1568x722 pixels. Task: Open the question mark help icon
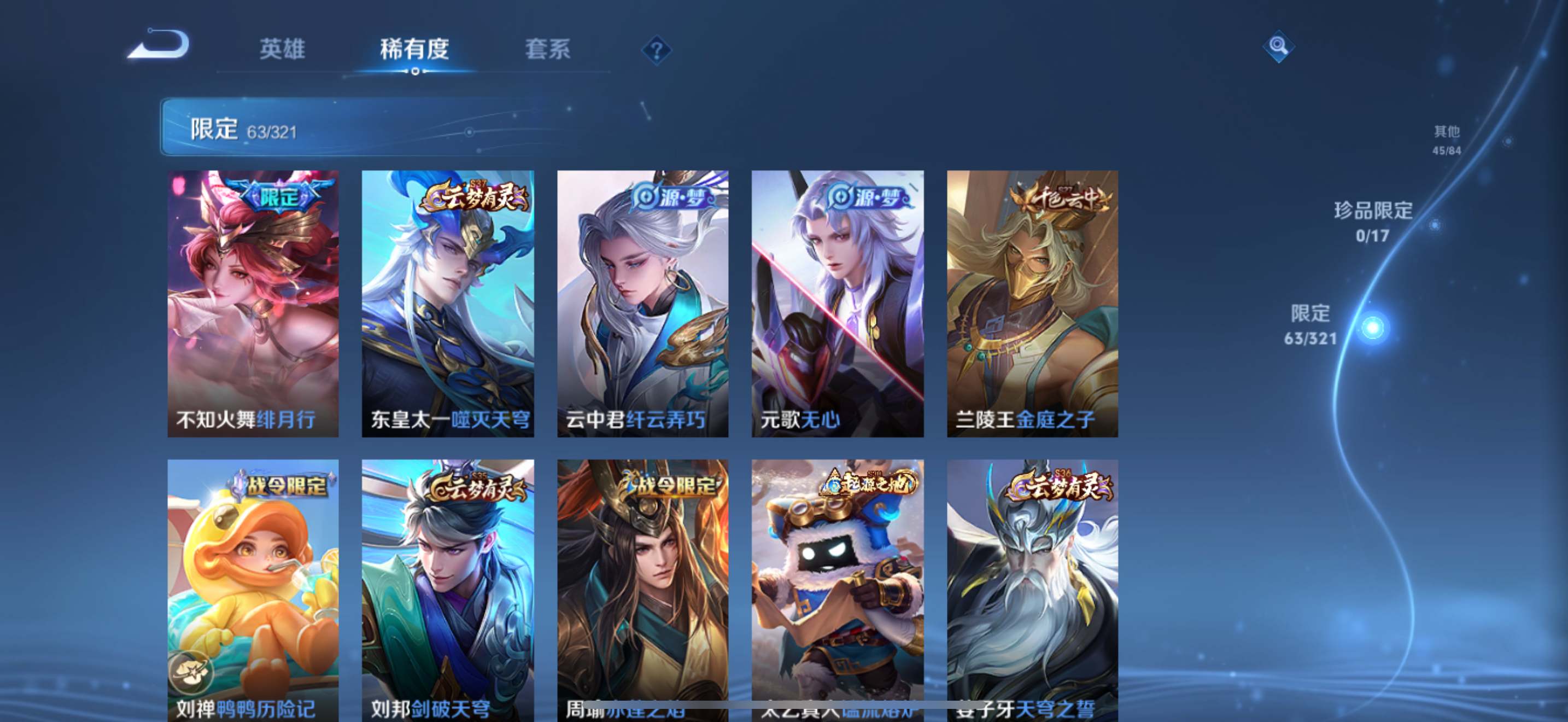[x=656, y=50]
